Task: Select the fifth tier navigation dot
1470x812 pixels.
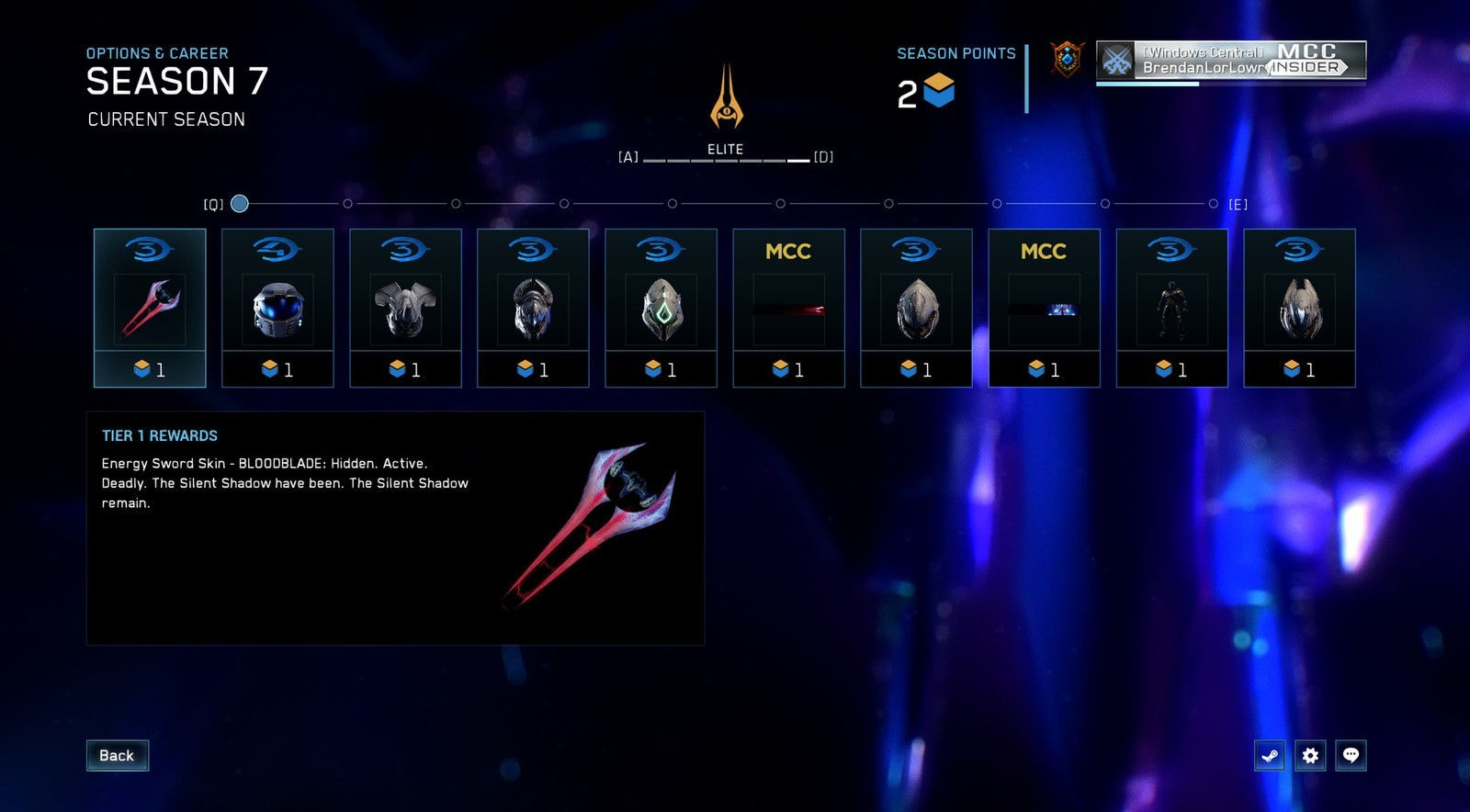Action: click(x=673, y=202)
